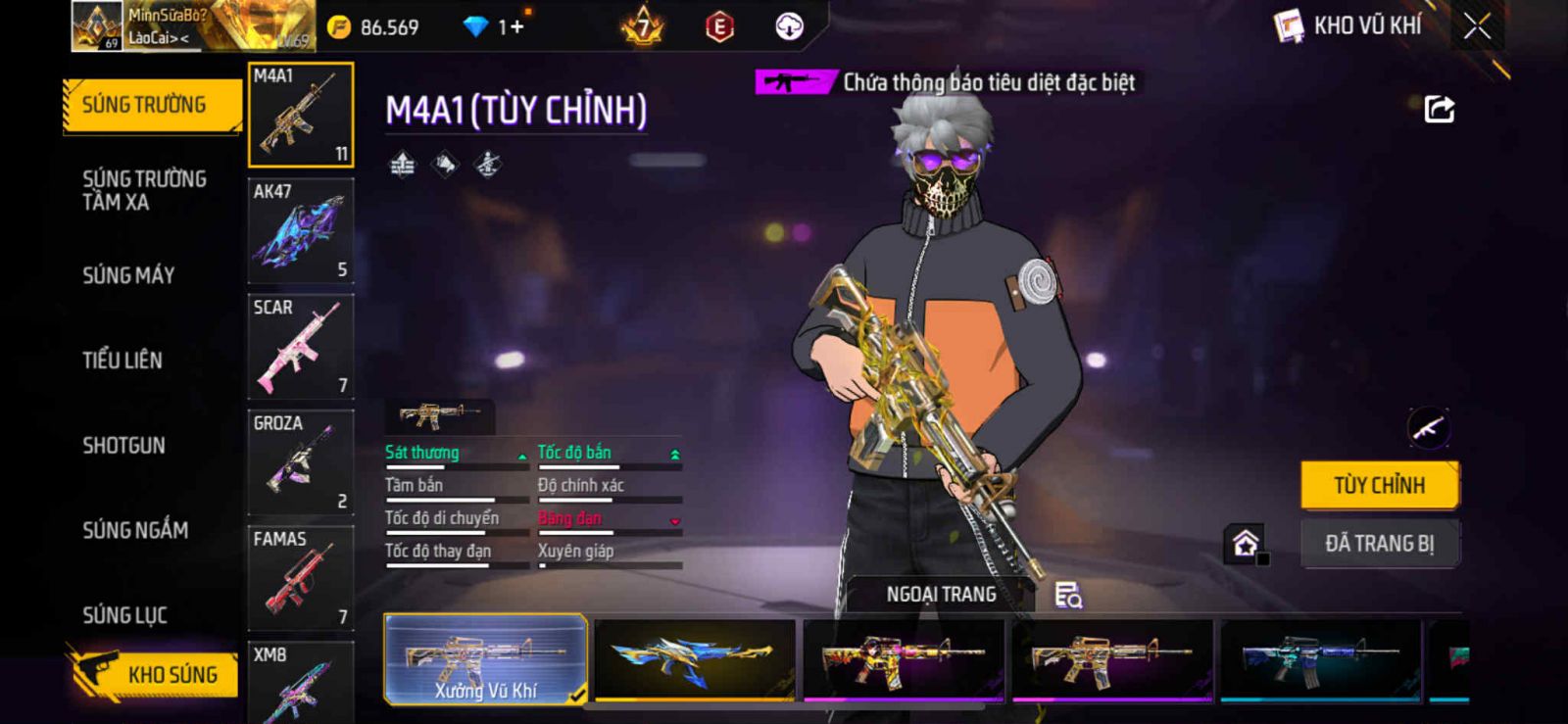Pick the GROZA weapon tile

pos(301,462)
